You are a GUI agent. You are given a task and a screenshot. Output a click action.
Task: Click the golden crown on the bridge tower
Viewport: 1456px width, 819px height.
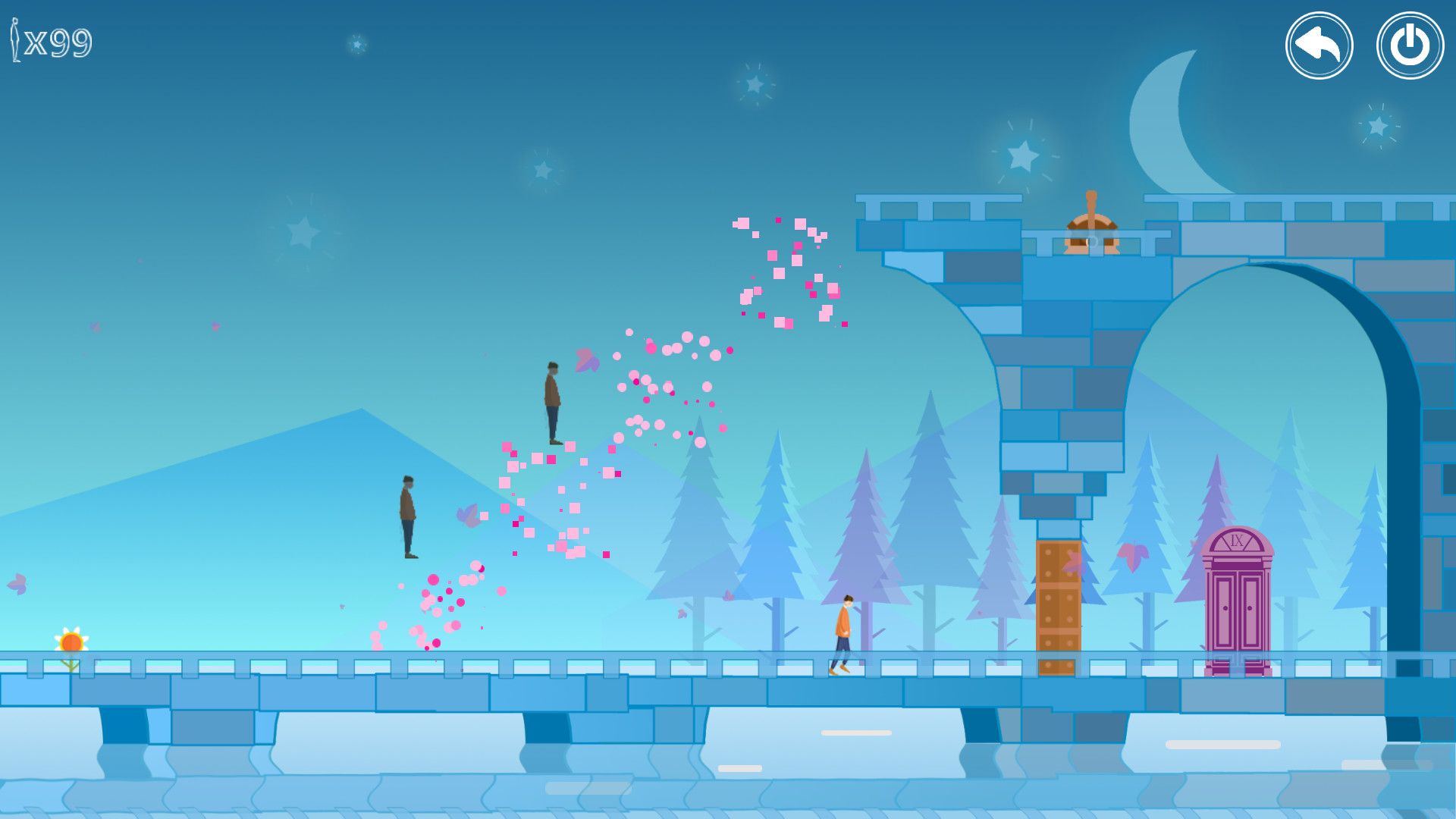1090,224
